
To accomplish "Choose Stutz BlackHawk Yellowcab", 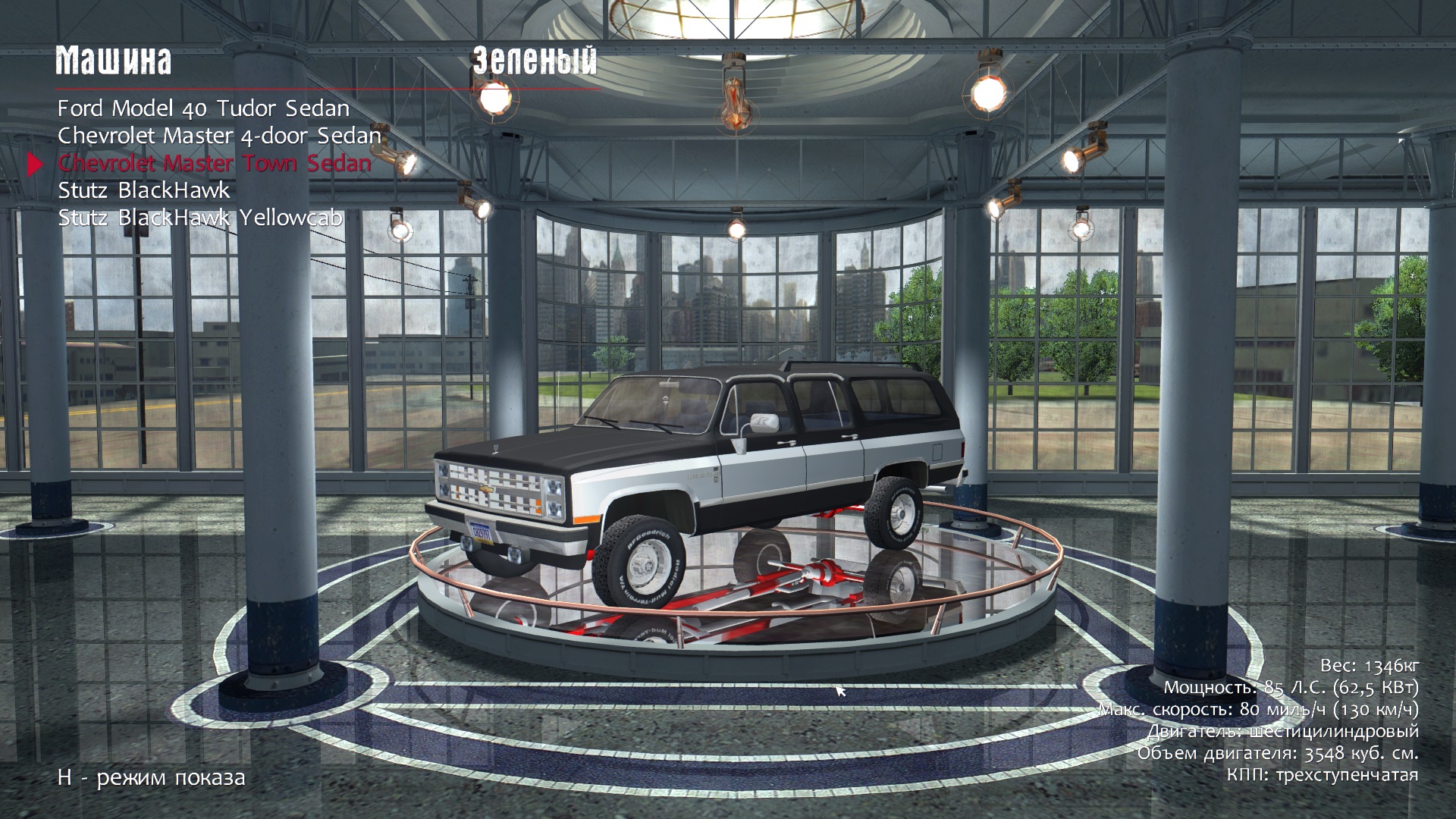I will [x=200, y=218].
